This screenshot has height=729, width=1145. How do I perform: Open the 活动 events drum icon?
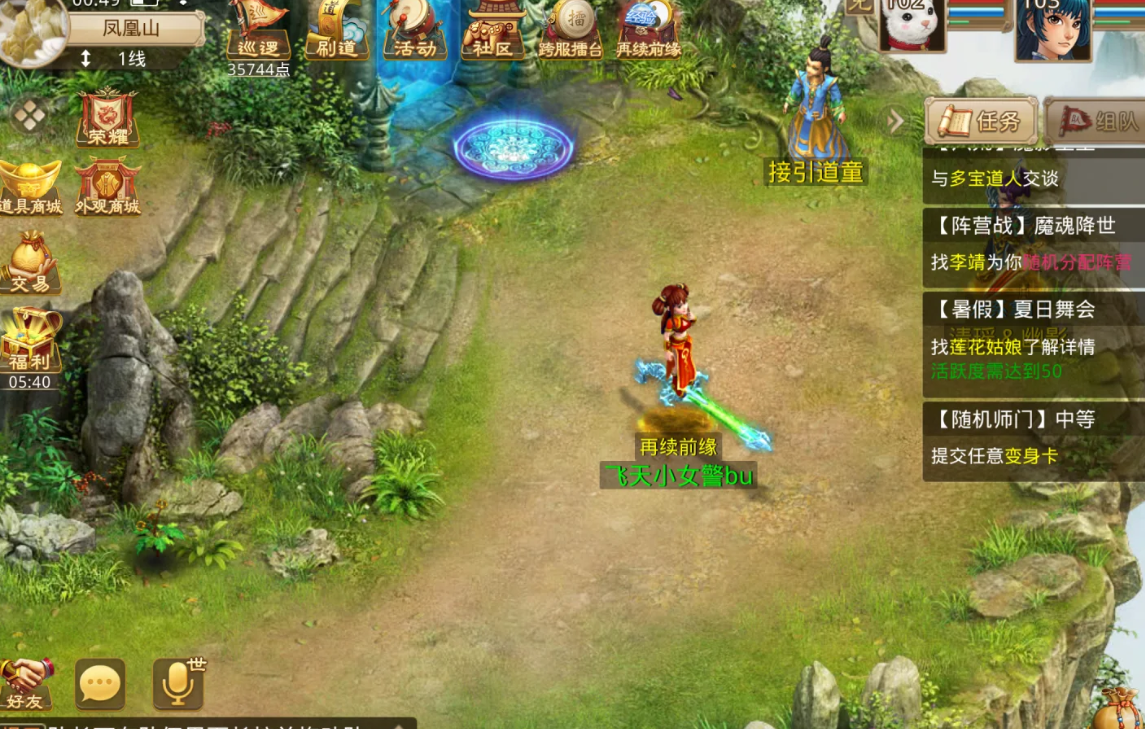(414, 30)
